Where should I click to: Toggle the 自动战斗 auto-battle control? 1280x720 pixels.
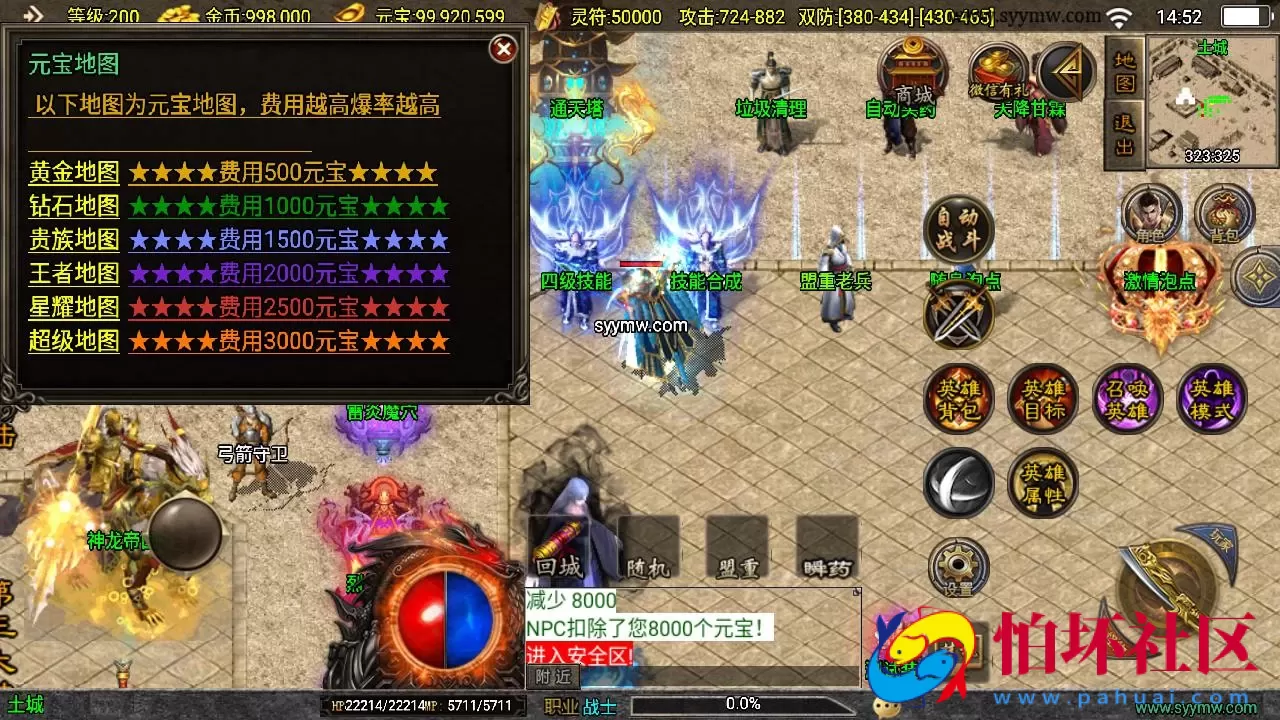958,230
